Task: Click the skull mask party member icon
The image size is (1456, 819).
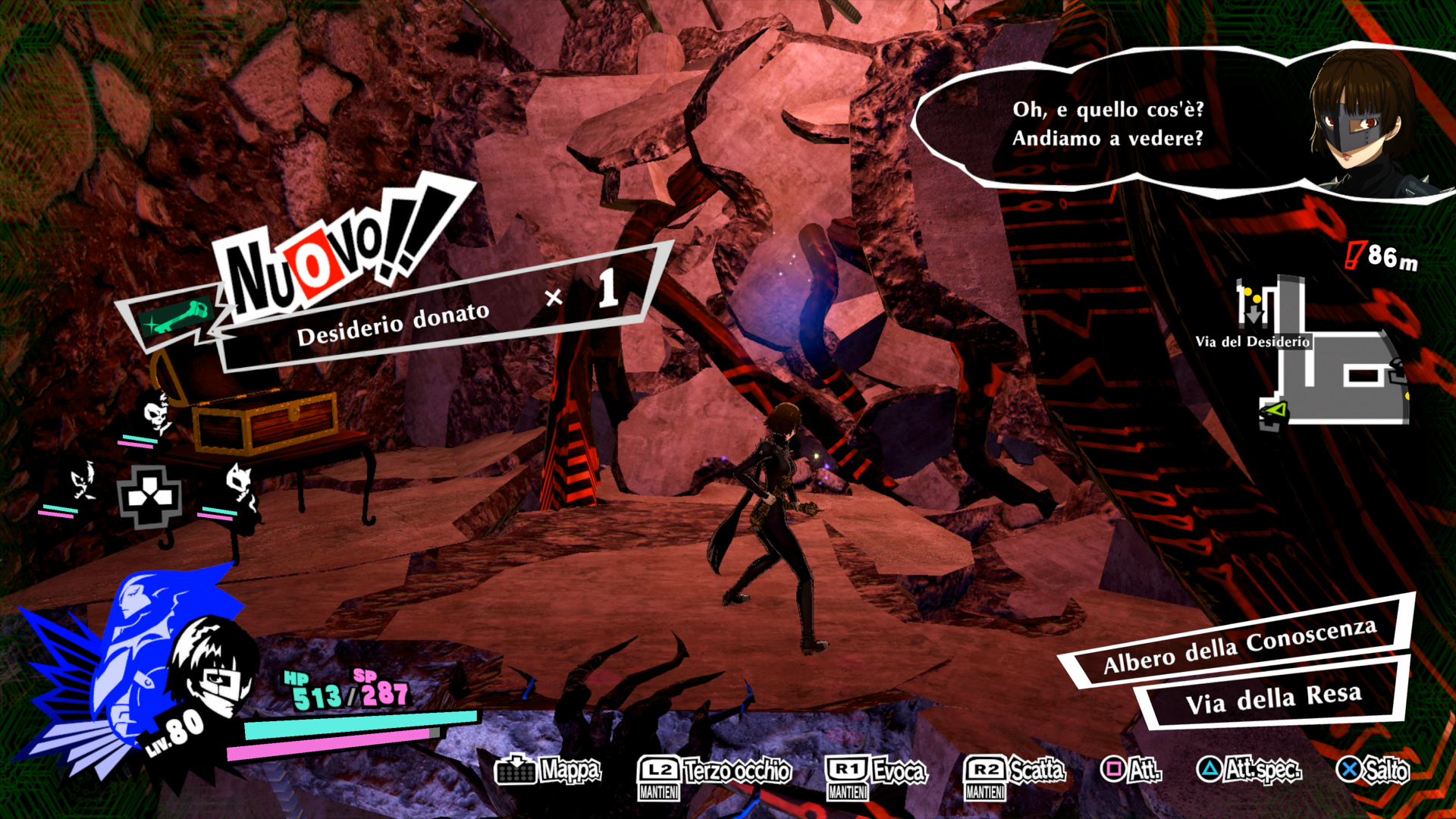Action: (x=155, y=416)
